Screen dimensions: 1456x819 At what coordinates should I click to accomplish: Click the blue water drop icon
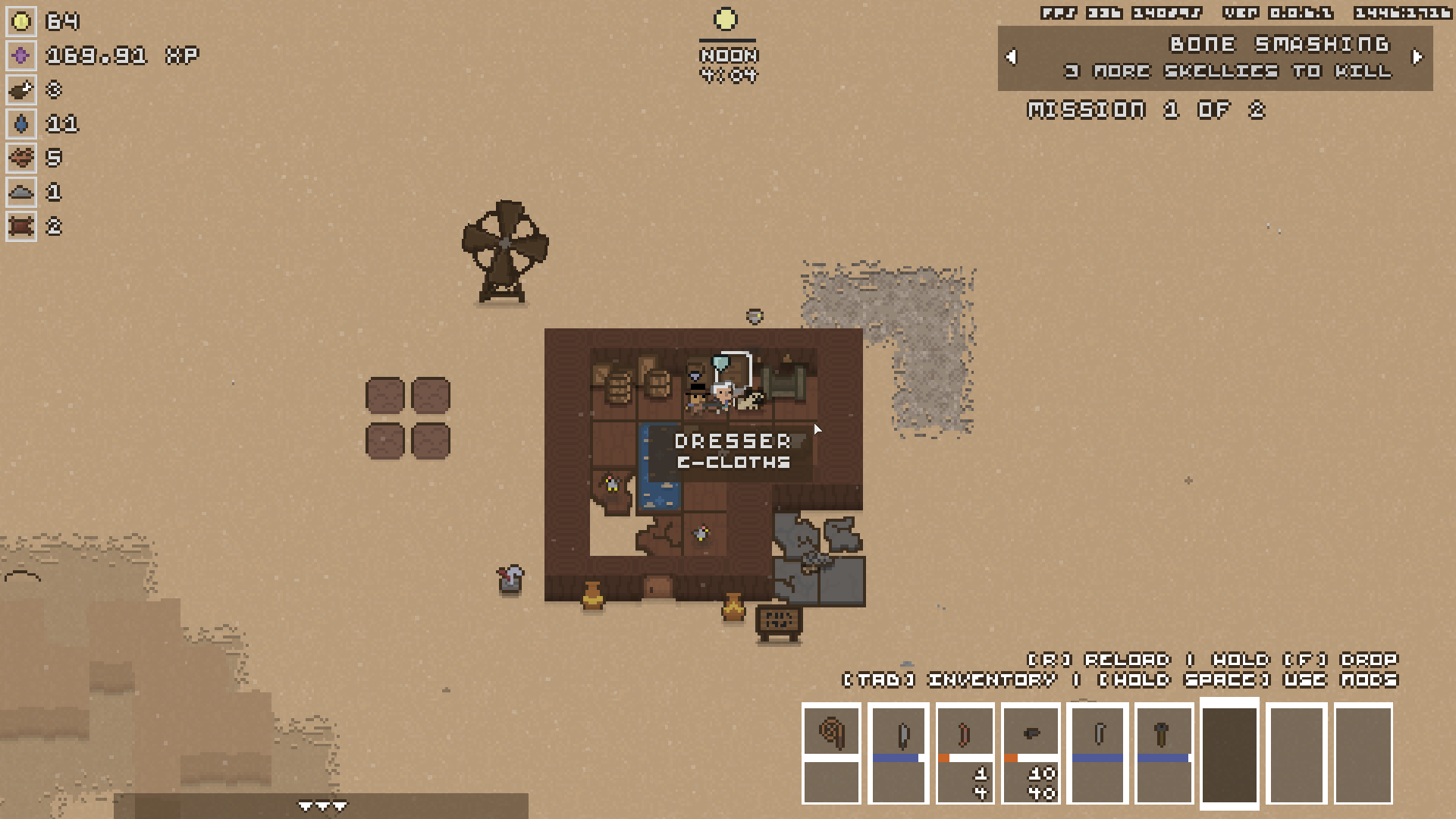tap(21, 124)
